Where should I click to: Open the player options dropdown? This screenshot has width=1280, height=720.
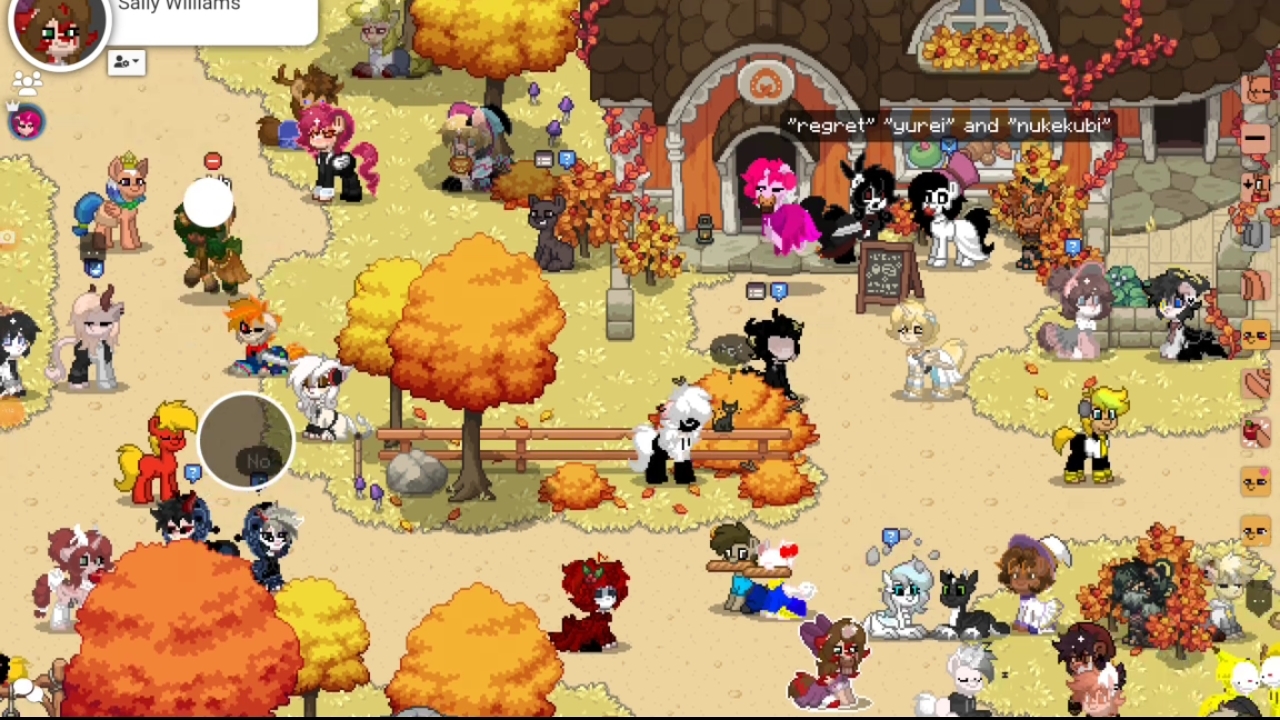click(x=126, y=62)
